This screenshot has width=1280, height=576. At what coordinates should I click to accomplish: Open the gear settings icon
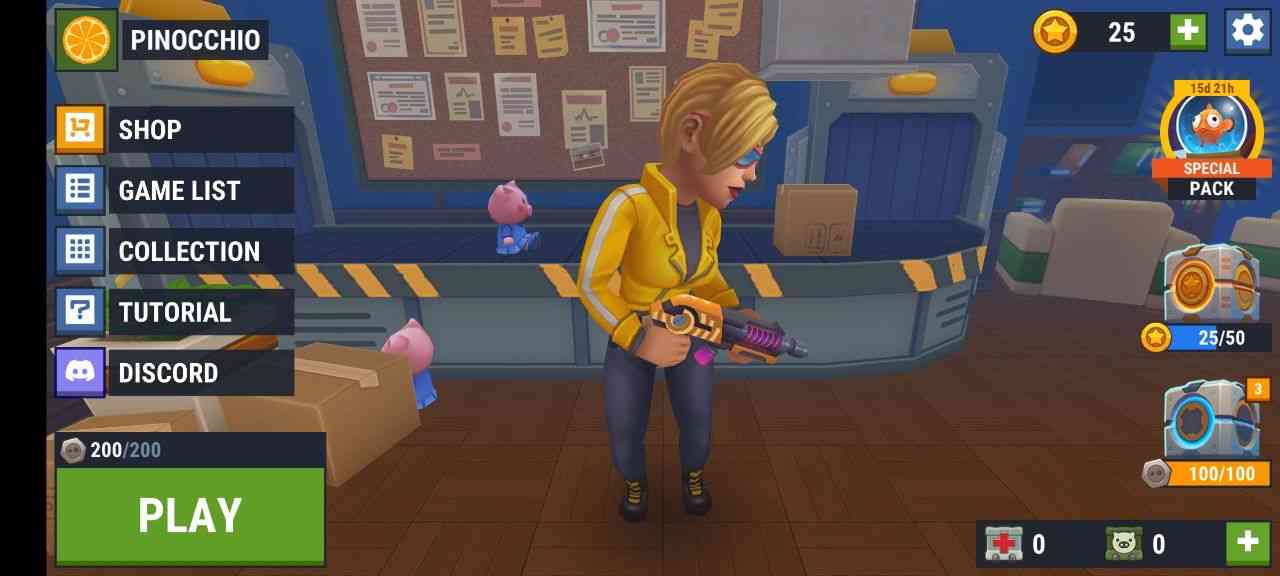click(1247, 31)
